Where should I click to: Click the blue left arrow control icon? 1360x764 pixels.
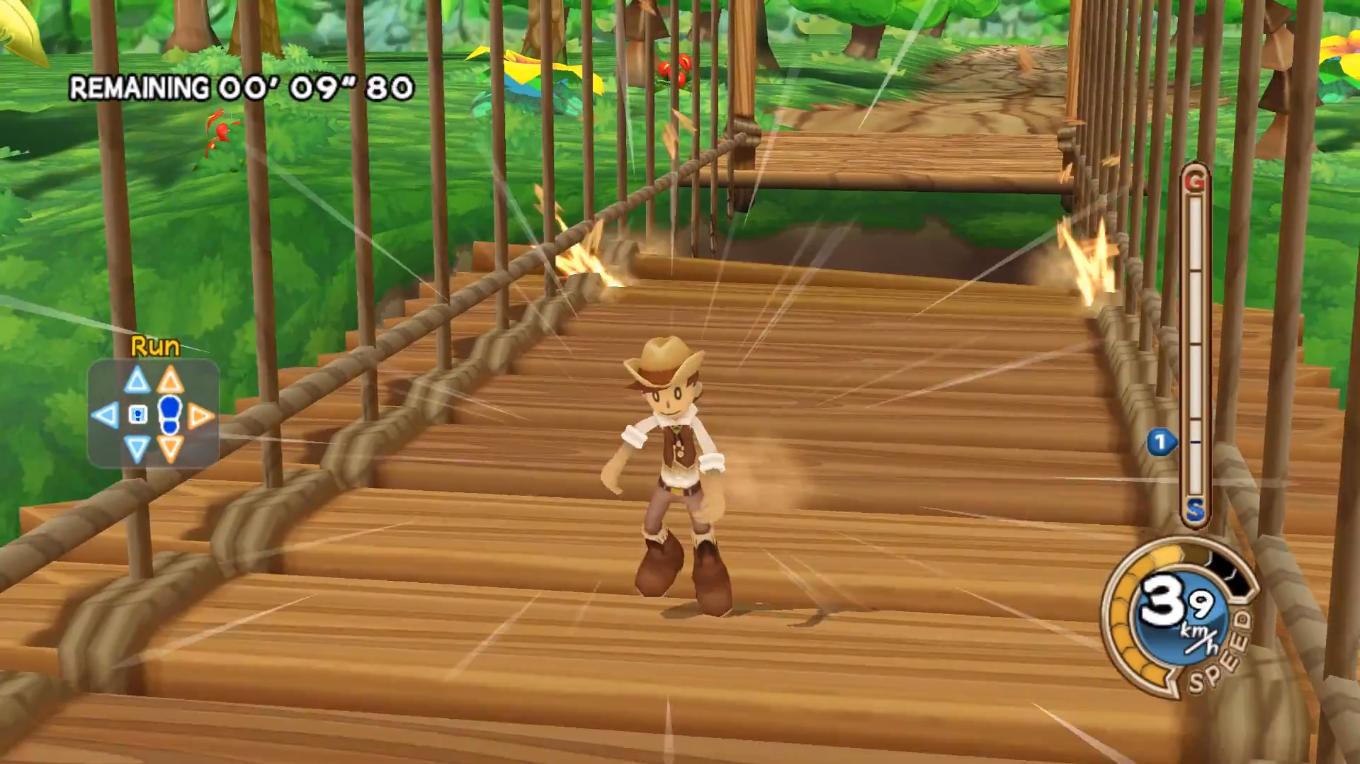pyautogui.click(x=105, y=414)
